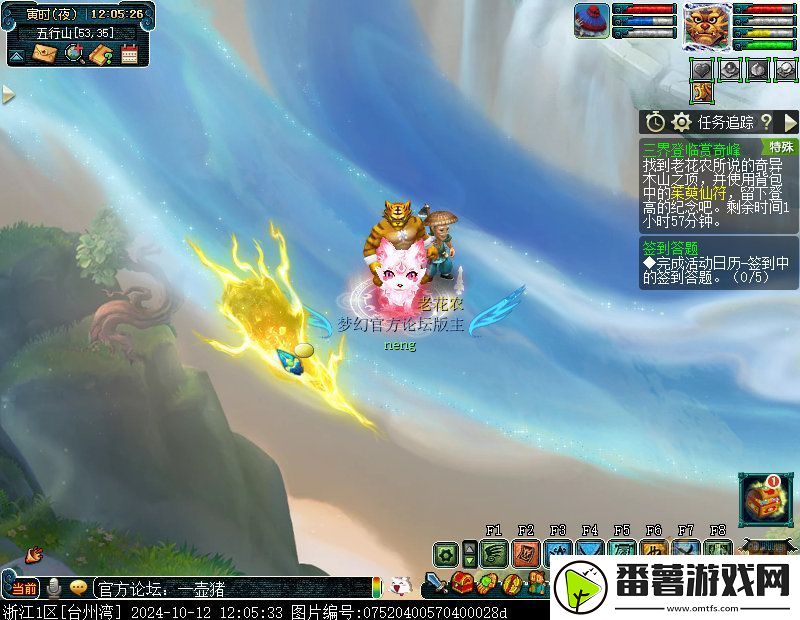Activate the F2 red skill slot
Image resolution: width=800 pixels, height=620 pixels.
click(x=526, y=553)
